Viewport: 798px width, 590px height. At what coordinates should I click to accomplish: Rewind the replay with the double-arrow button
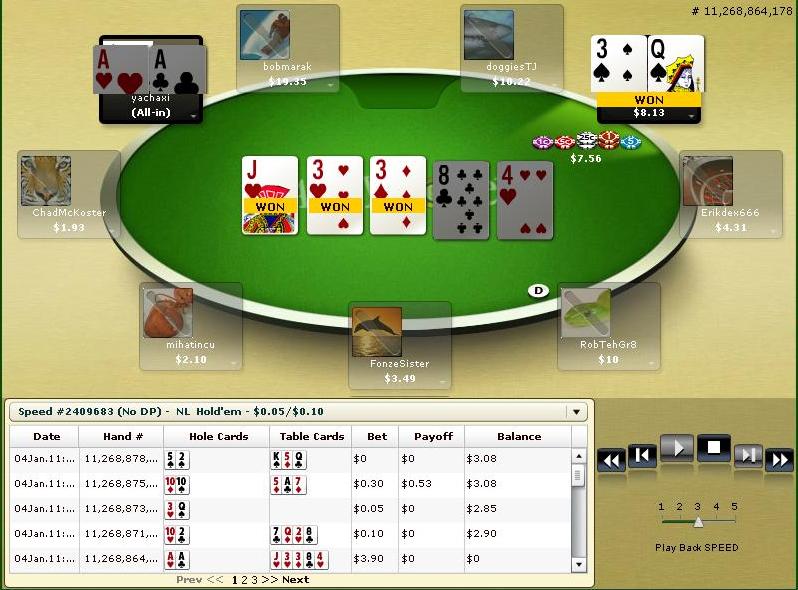point(611,460)
